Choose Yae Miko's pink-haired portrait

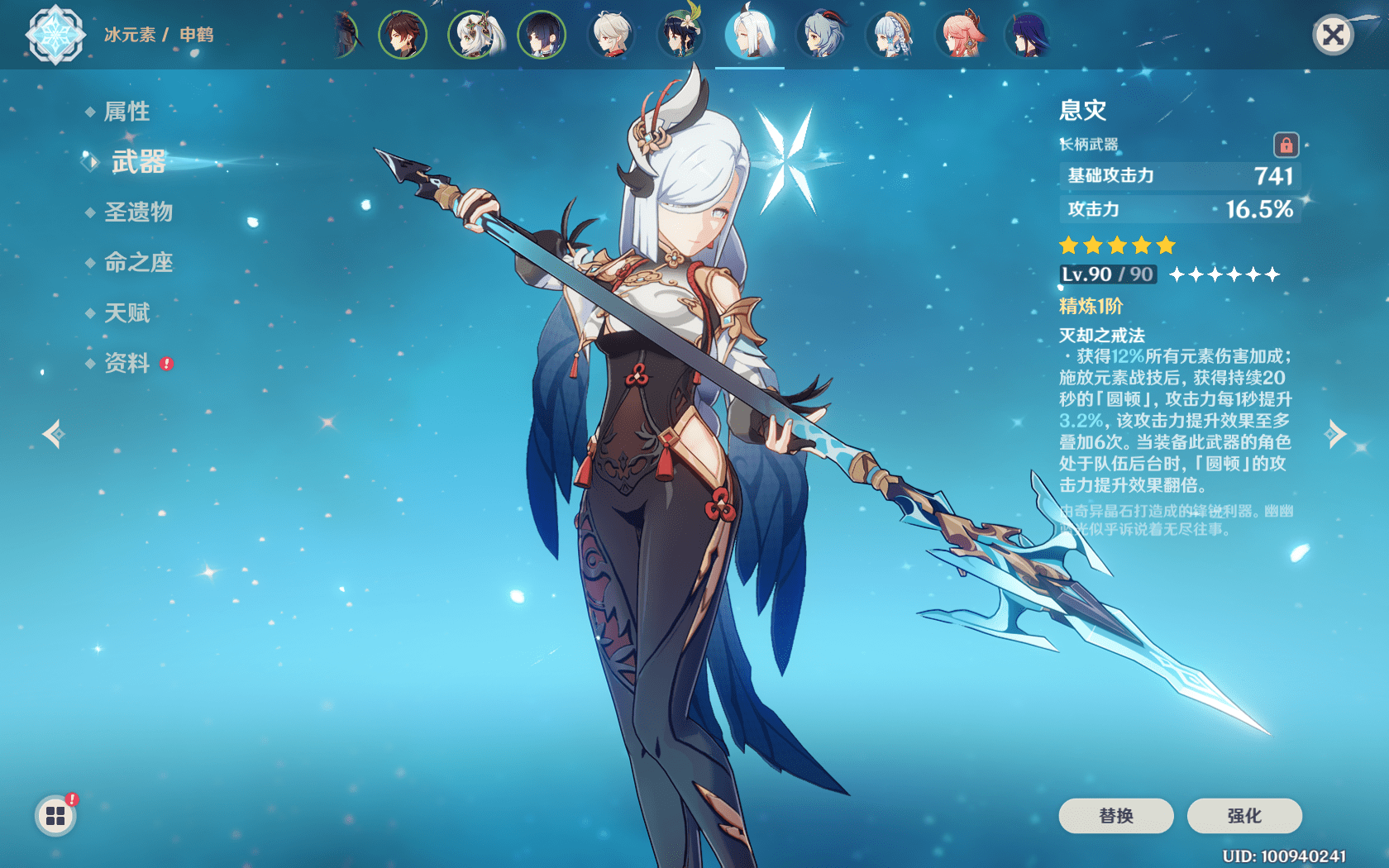961,36
